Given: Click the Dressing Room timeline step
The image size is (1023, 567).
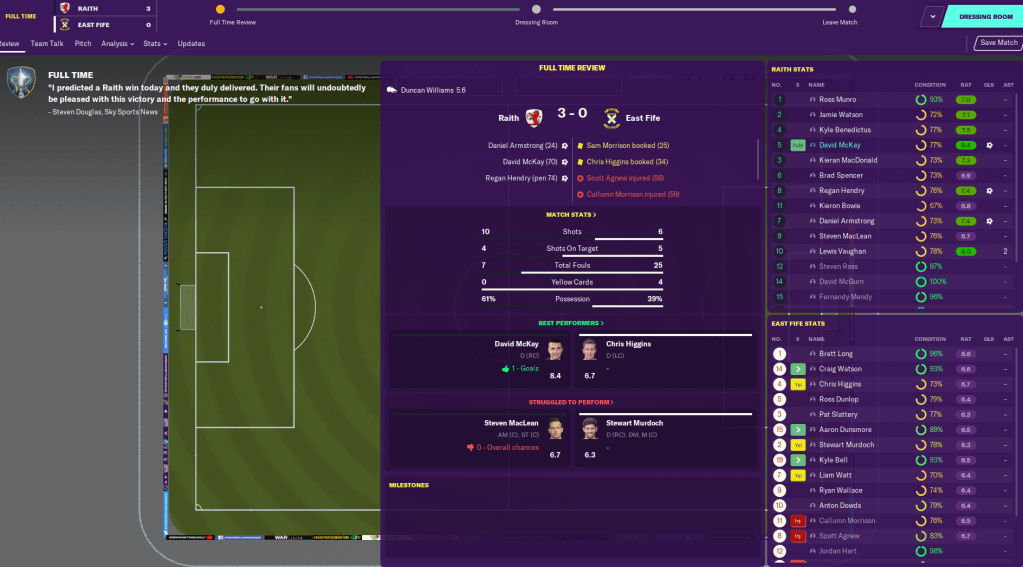Looking at the screenshot, I should pyautogui.click(x=536, y=10).
